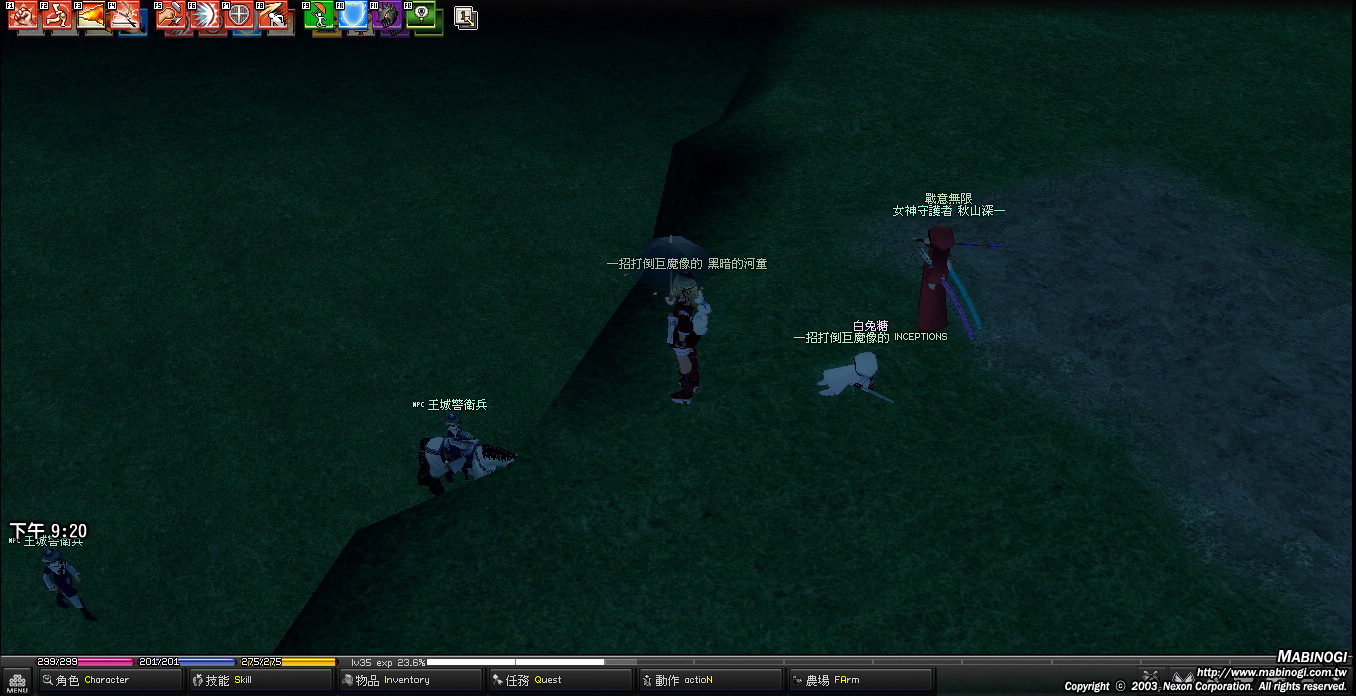
Task: Select the F9 green umbrella action
Action: (319, 16)
